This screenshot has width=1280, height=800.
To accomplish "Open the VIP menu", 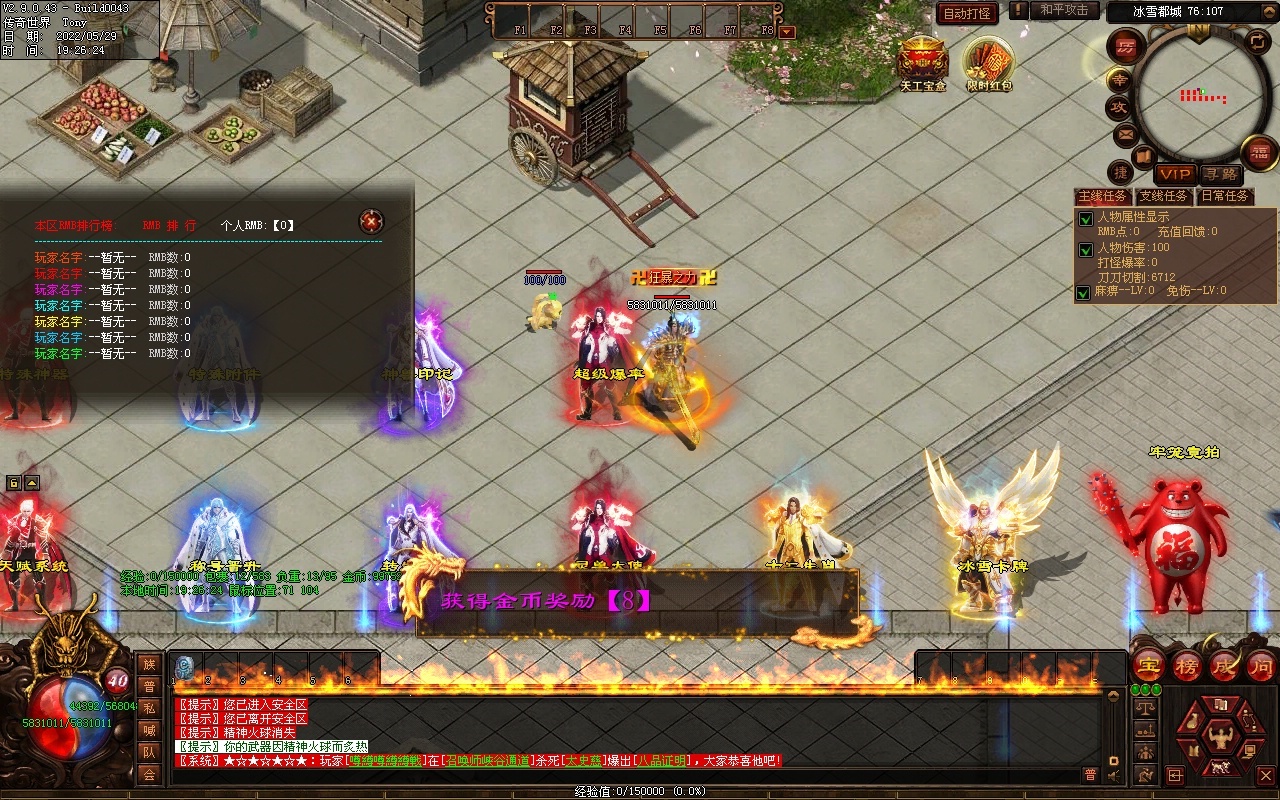I will click(1175, 174).
